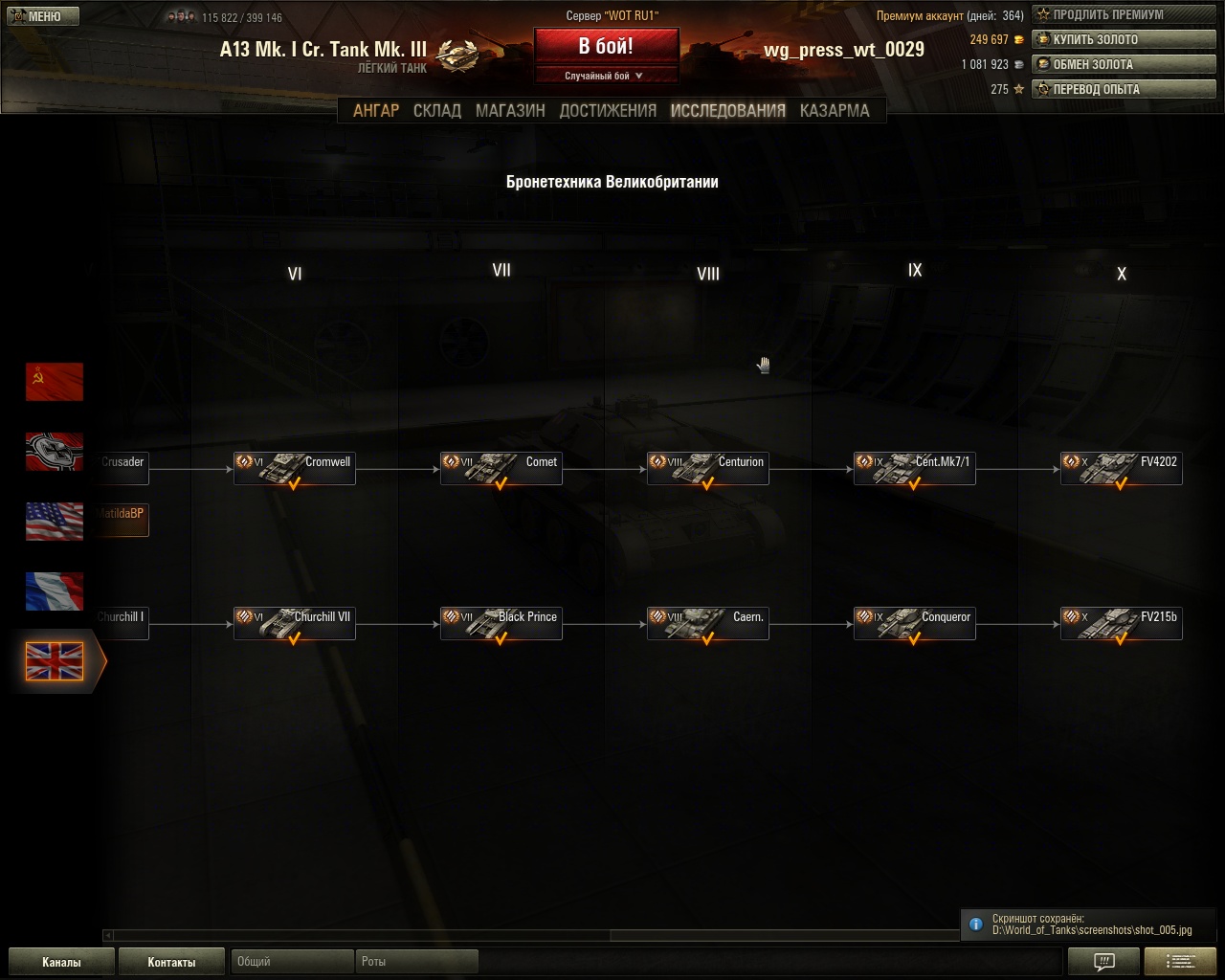1225x980 pixels.
Task: Open the СКЛАД tab
Action: (437, 110)
